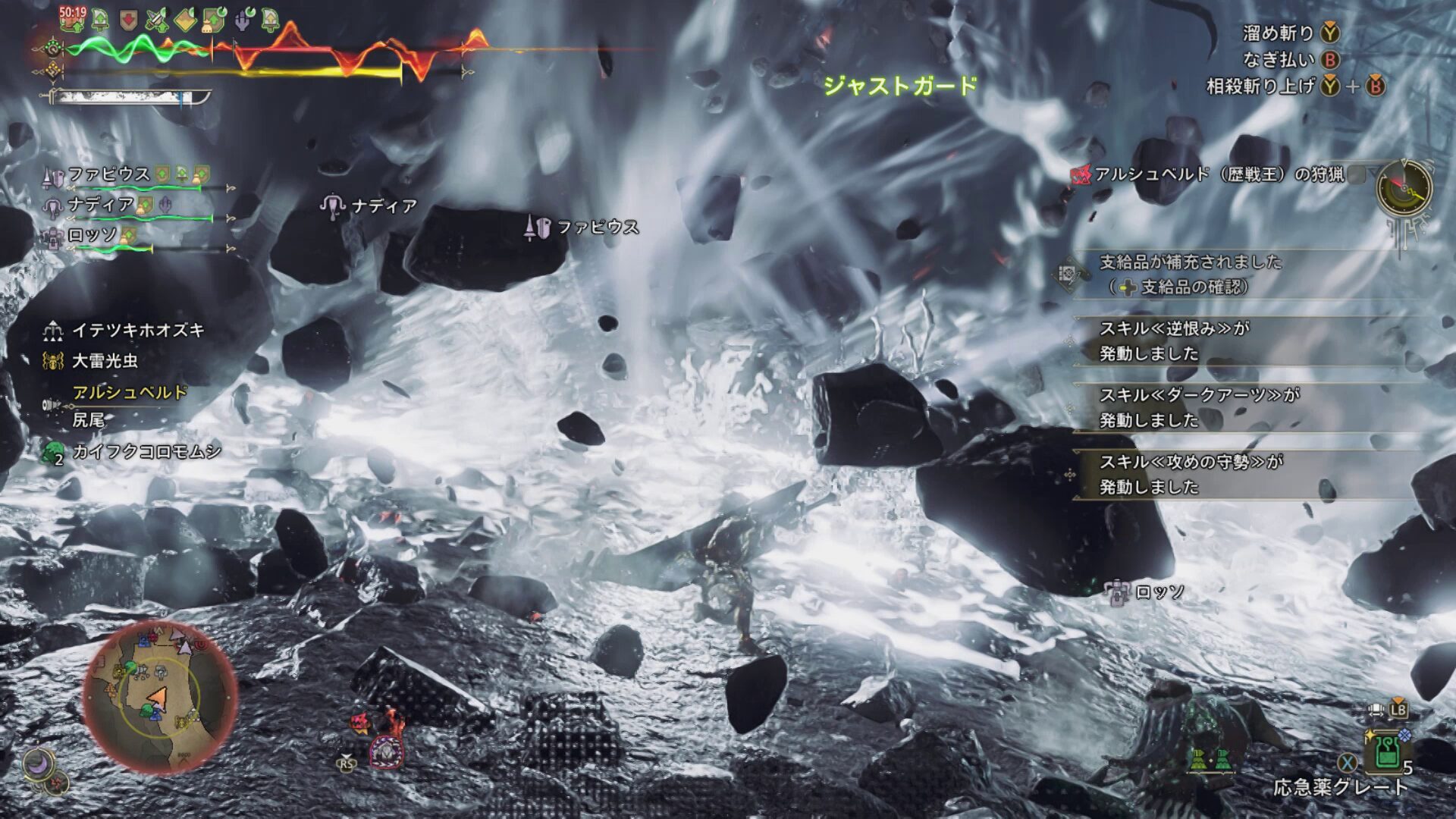This screenshot has width=1456, height=819.
Task: Click the red shield debuff status icon
Action: click(129, 20)
